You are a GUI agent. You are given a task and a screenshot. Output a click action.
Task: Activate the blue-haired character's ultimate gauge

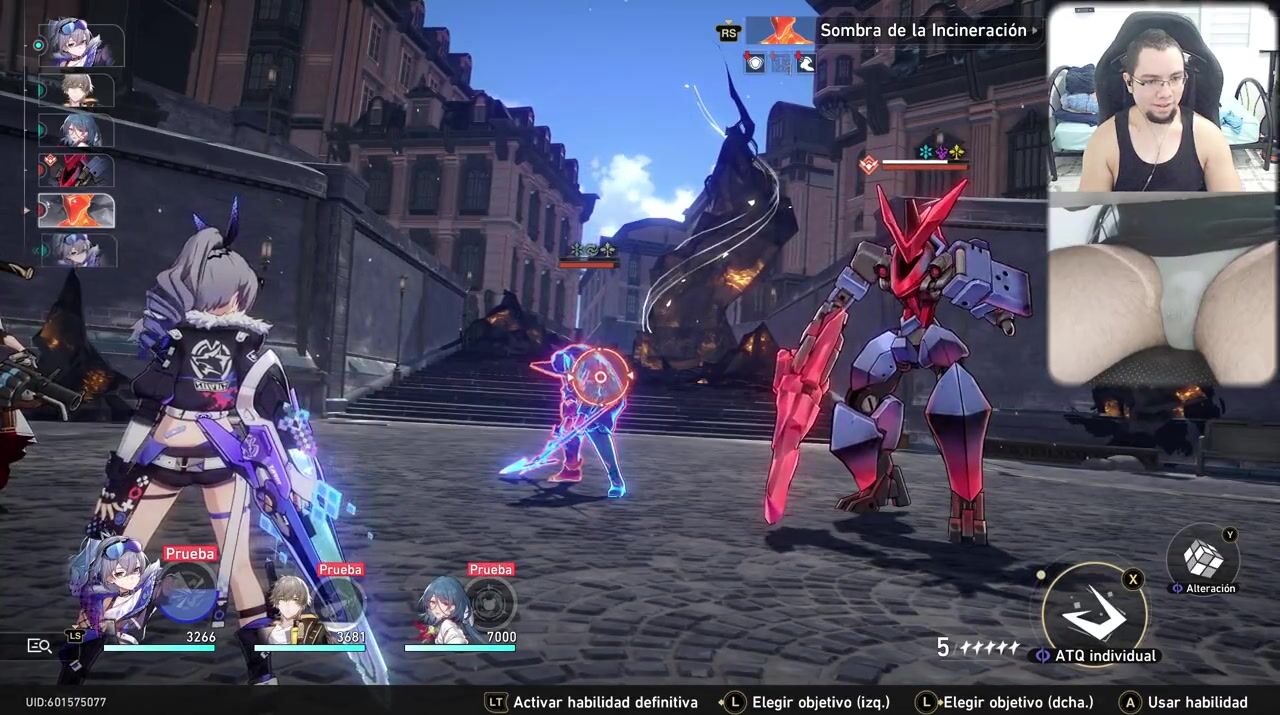point(490,602)
